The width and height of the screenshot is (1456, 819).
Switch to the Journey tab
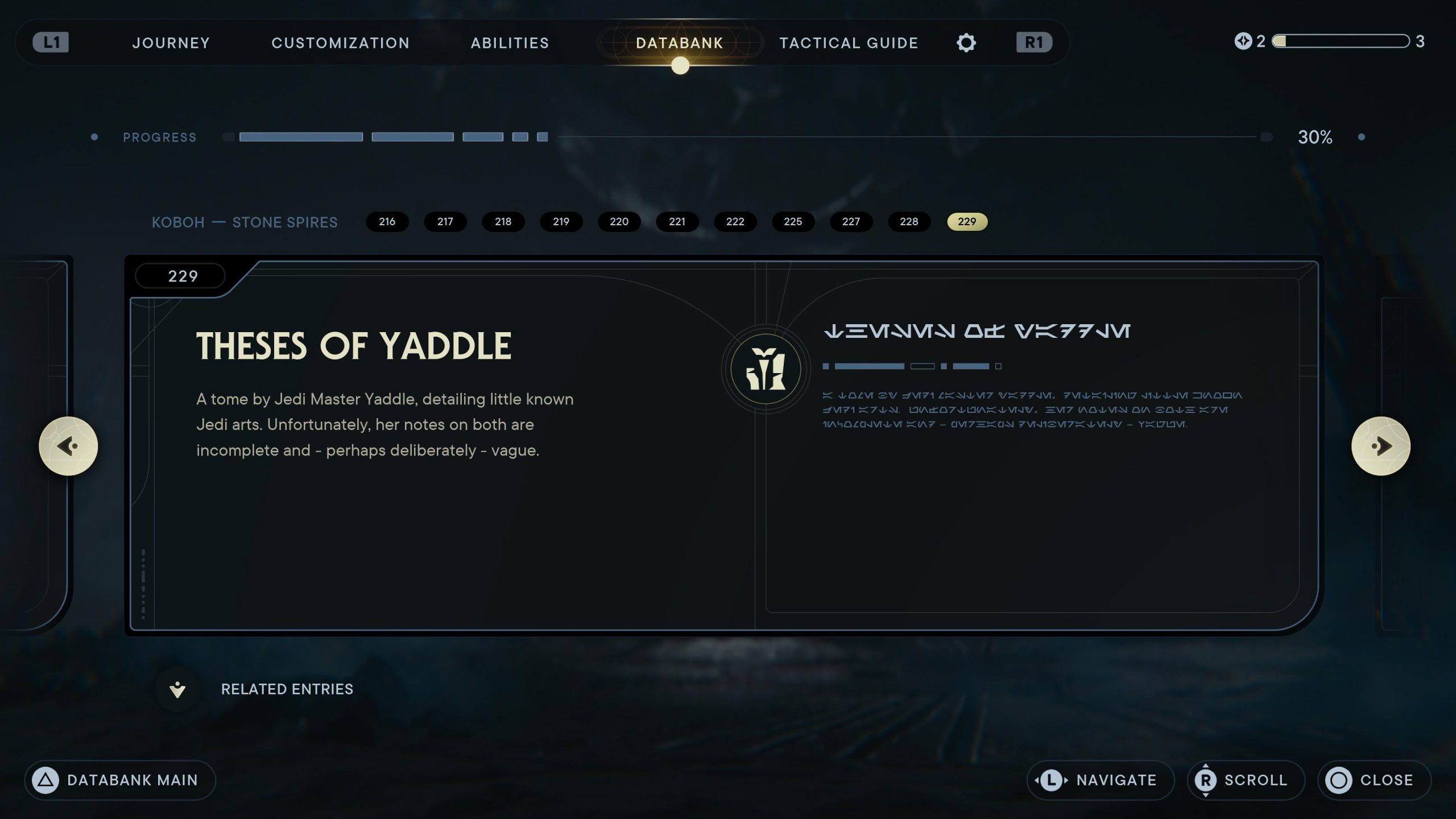click(x=171, y=43)
